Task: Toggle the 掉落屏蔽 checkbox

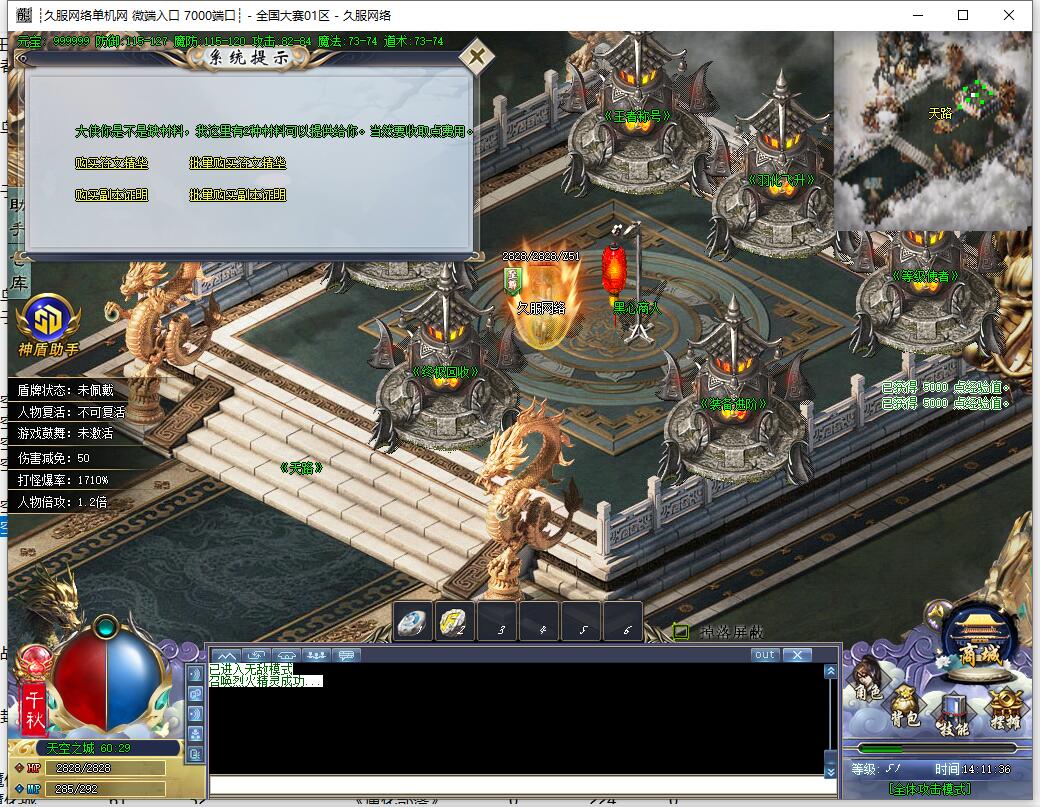Action: click(x=681, y=631)
